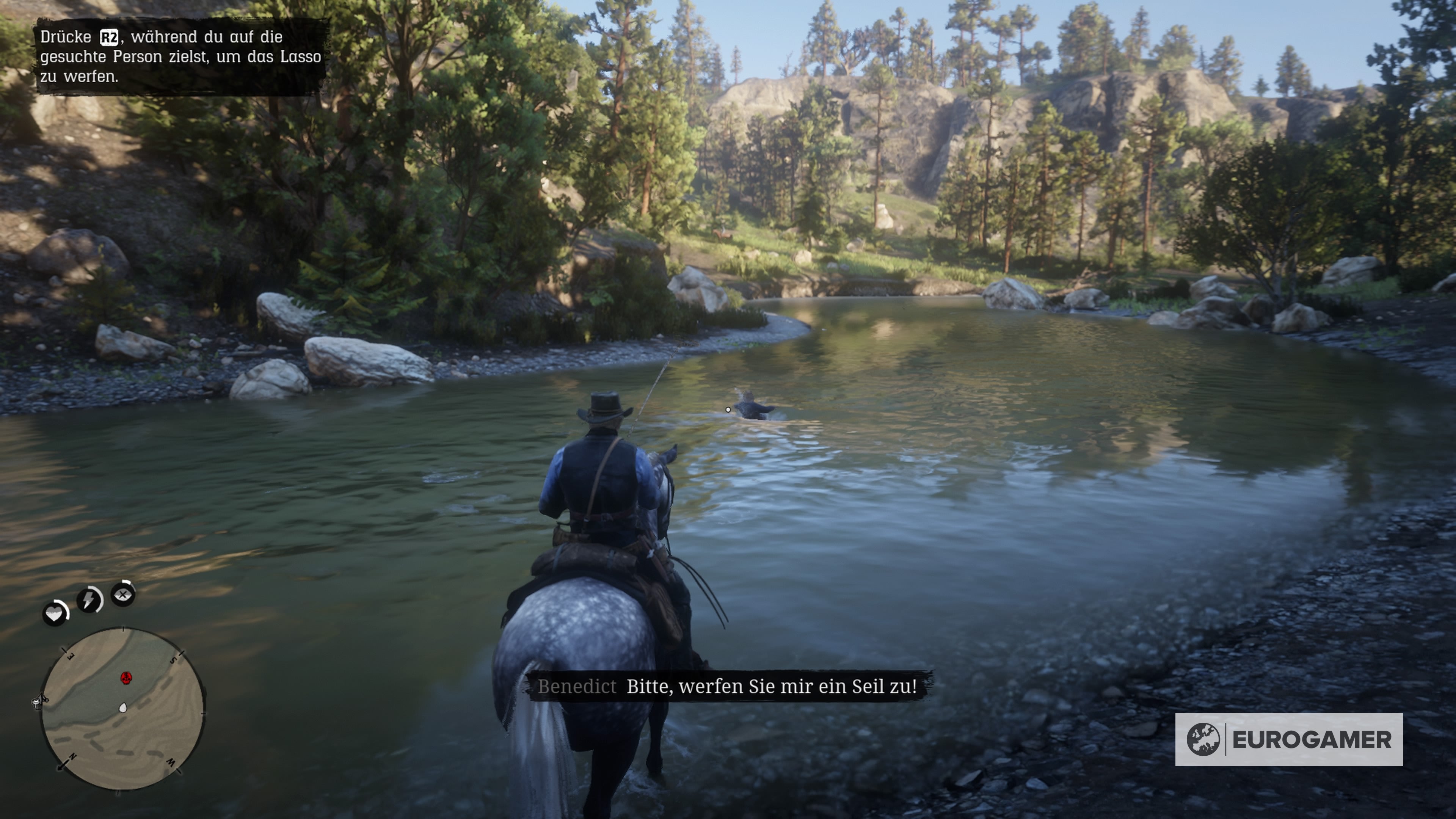1456x819 pixels.
Task: Click the heart-shaped health core icon
Action: (55, 613)
